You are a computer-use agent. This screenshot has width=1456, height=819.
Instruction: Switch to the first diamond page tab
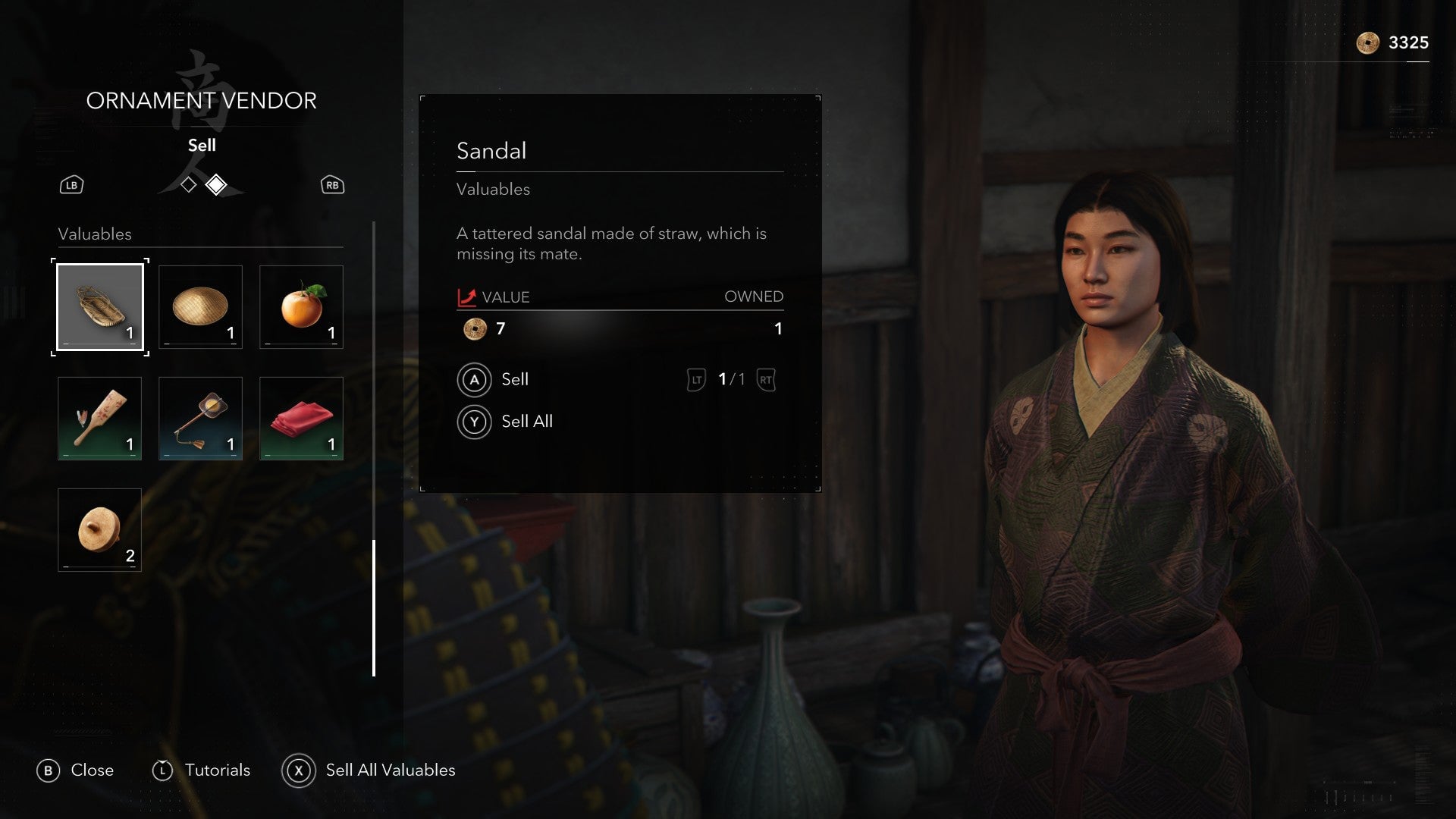tap(187, 184)
